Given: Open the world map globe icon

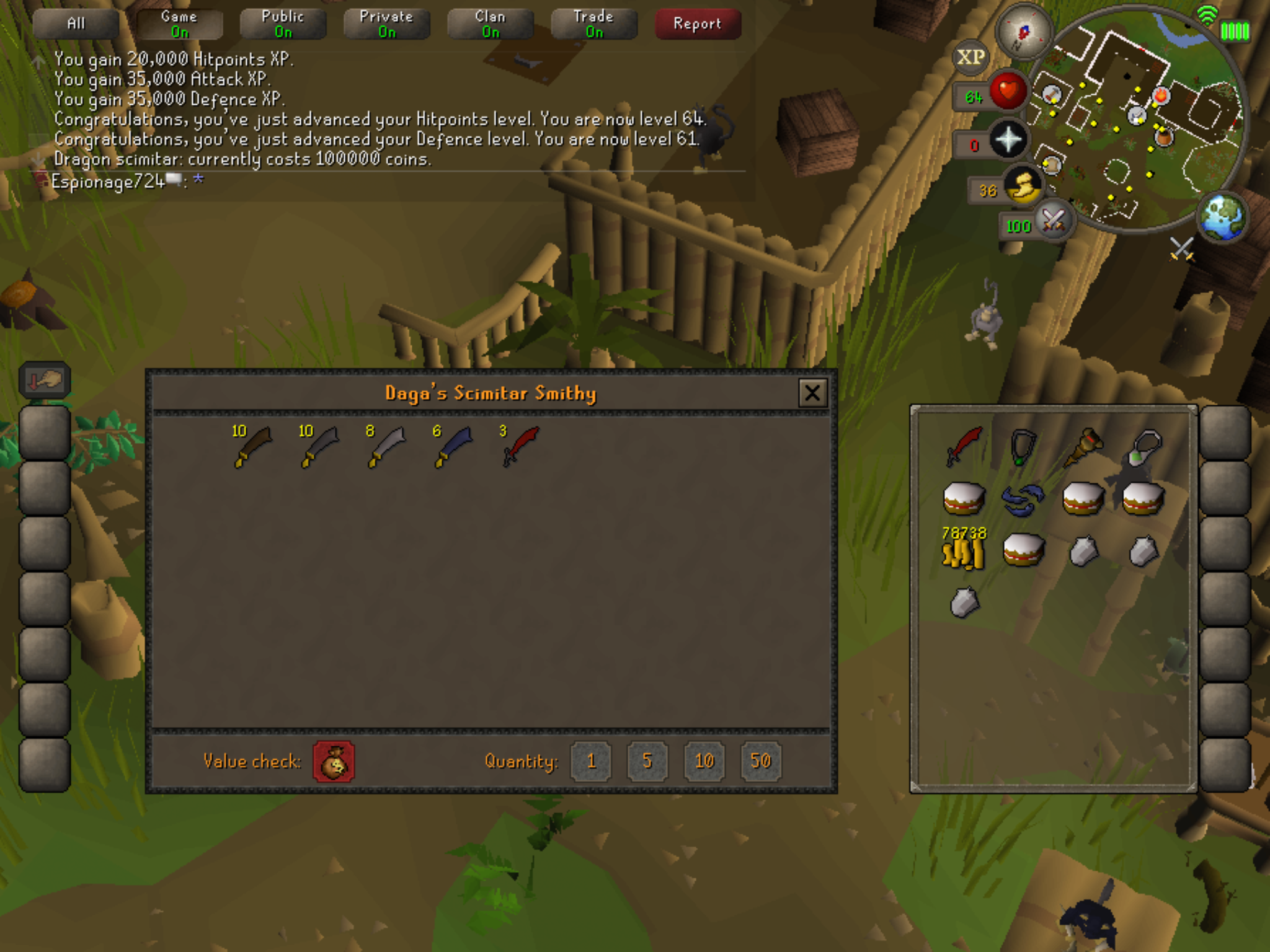Looking at the screenshot, I should (x=1222, y=217).
